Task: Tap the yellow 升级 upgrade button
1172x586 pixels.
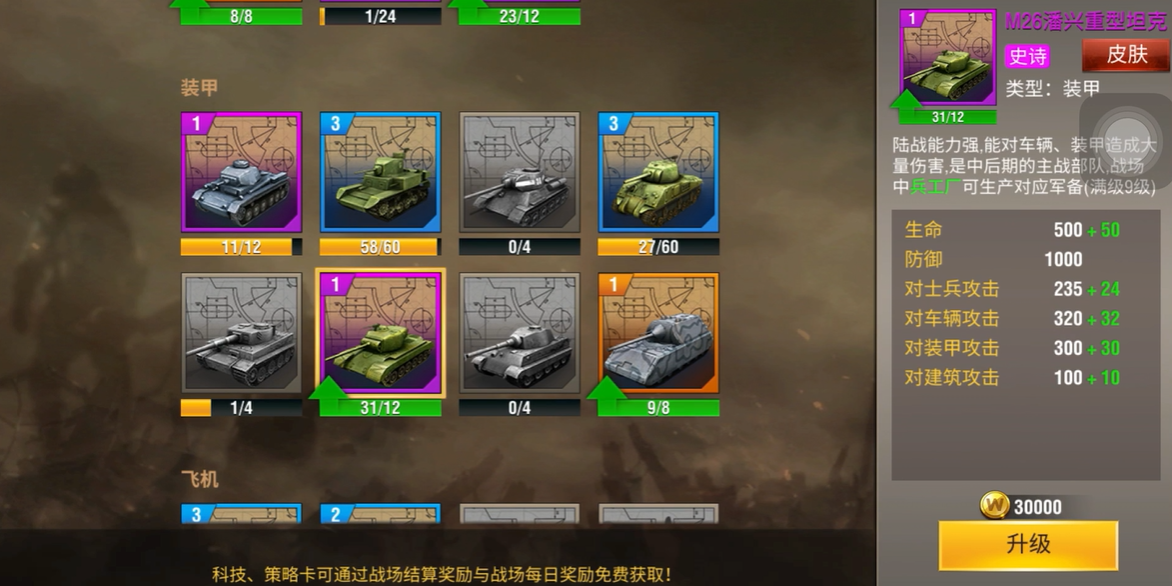Action: click(x=1027, y=545)
